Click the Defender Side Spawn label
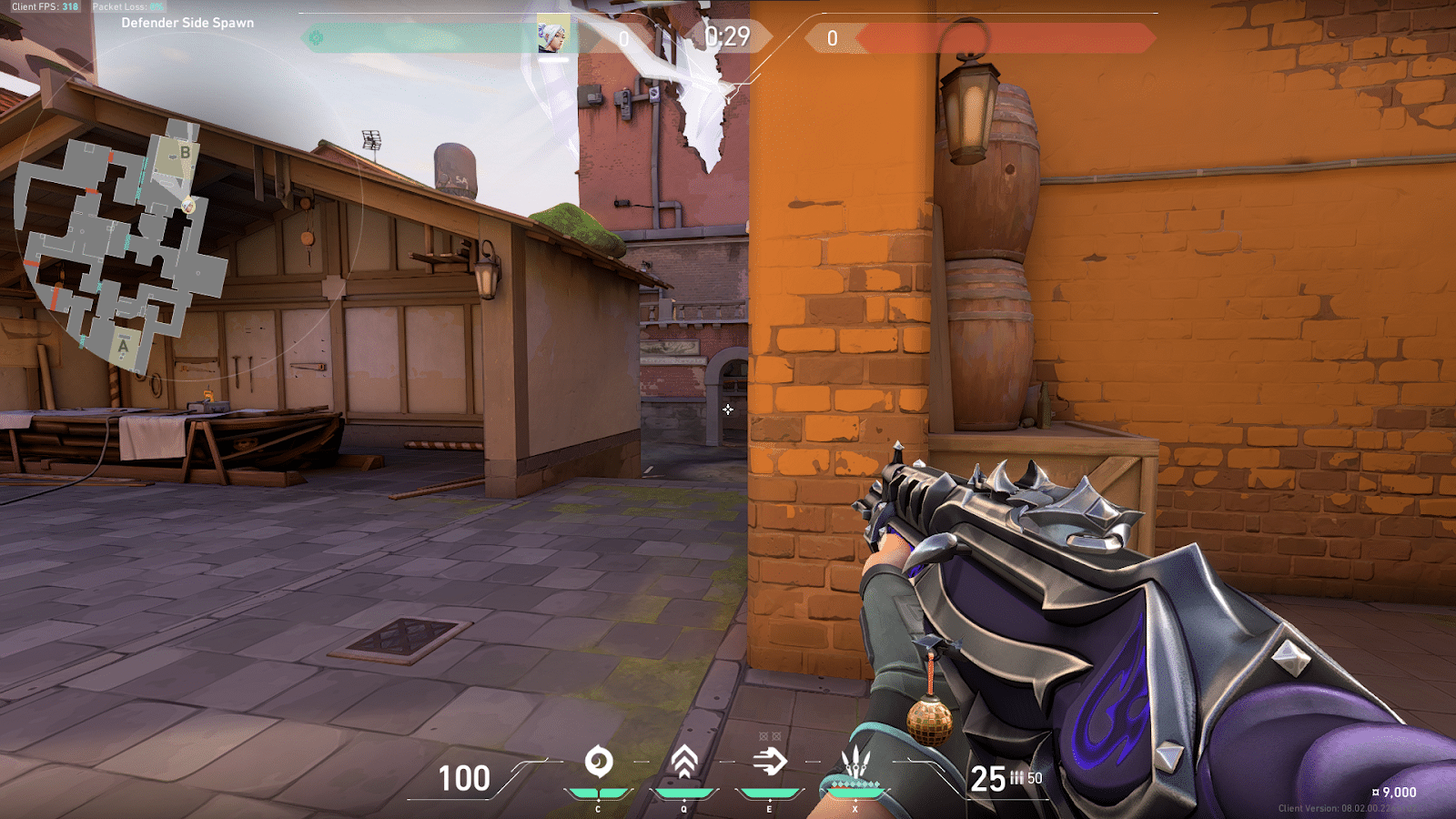The image size is (1456, 819). (x=188, y=24)
